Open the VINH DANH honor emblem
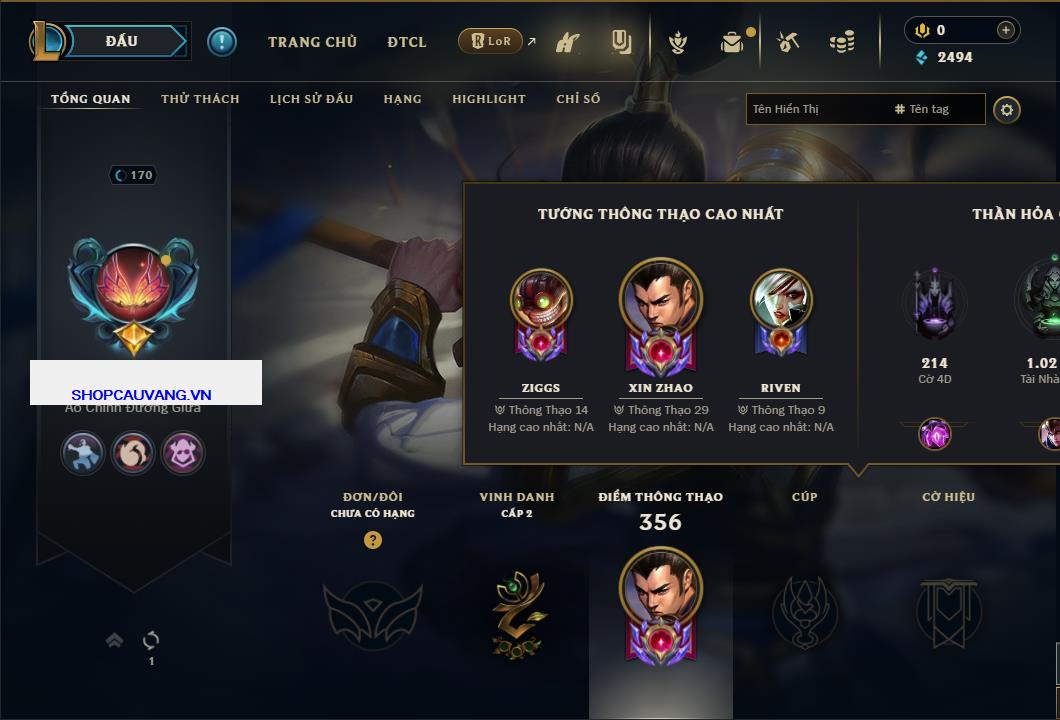 (518, 613)
